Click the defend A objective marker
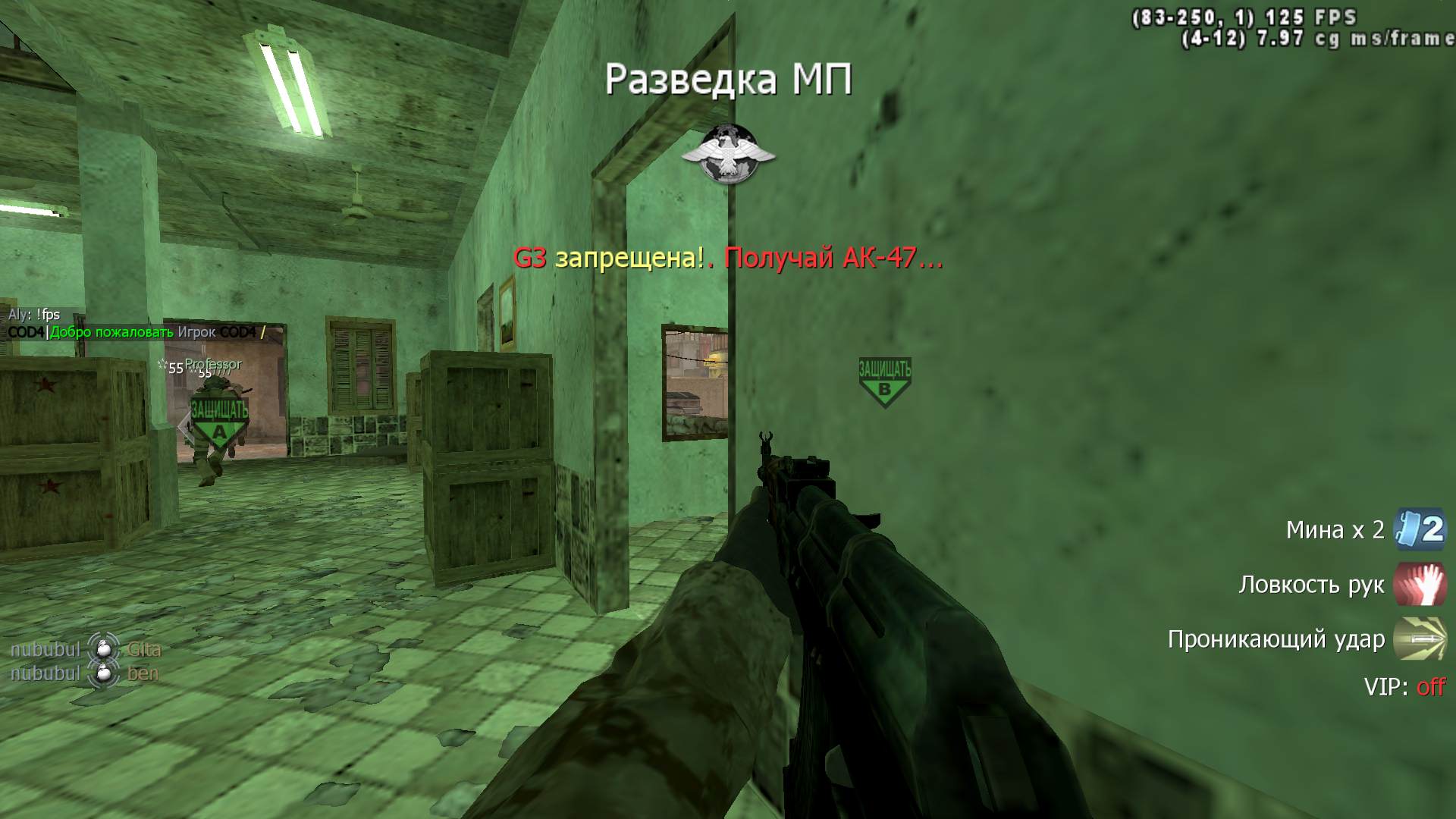Image resolution: width=1456 pixels, height=819 pixels. (219, 422)
